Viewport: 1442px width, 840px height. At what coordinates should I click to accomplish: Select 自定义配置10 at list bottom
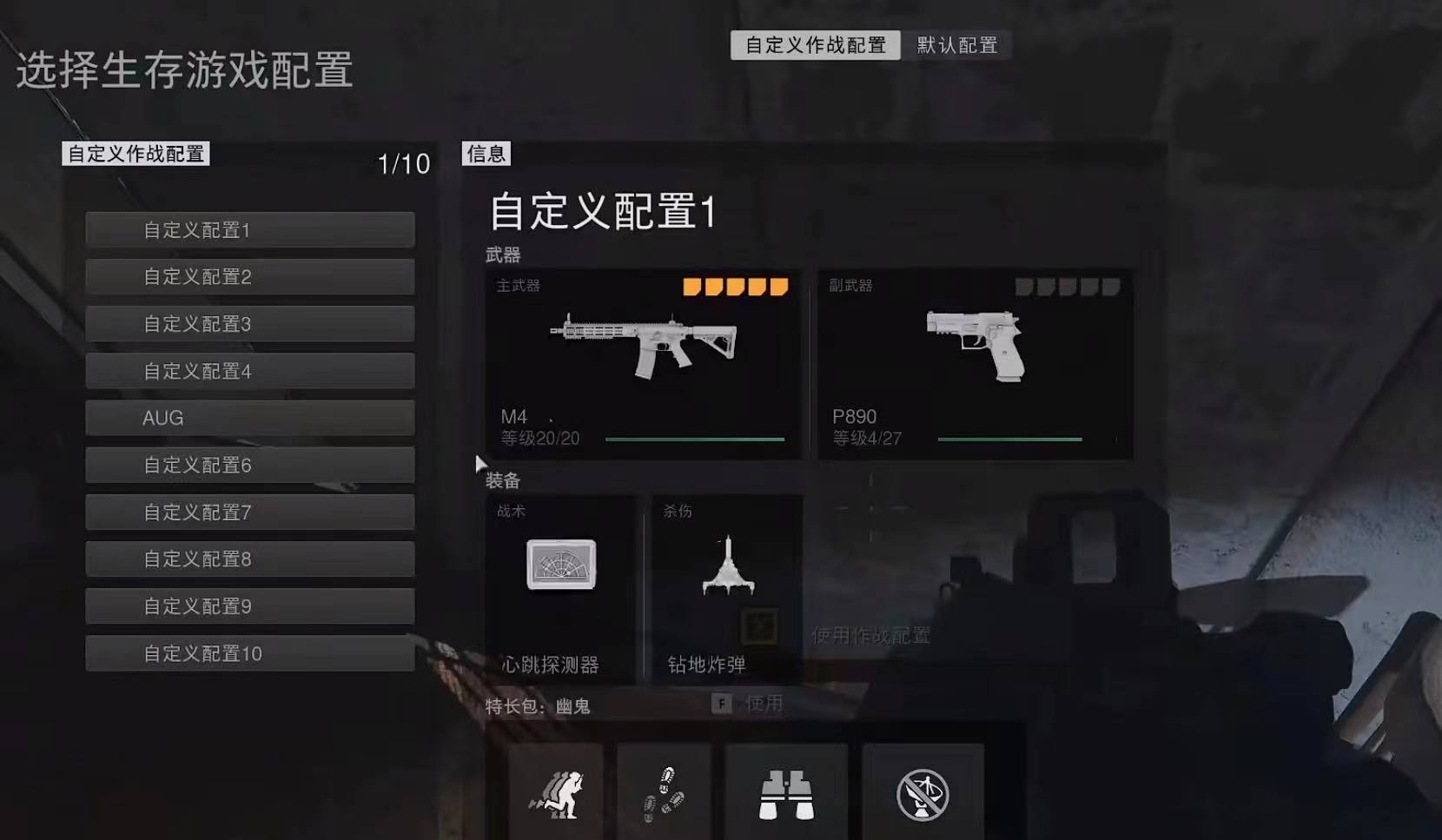249,653
